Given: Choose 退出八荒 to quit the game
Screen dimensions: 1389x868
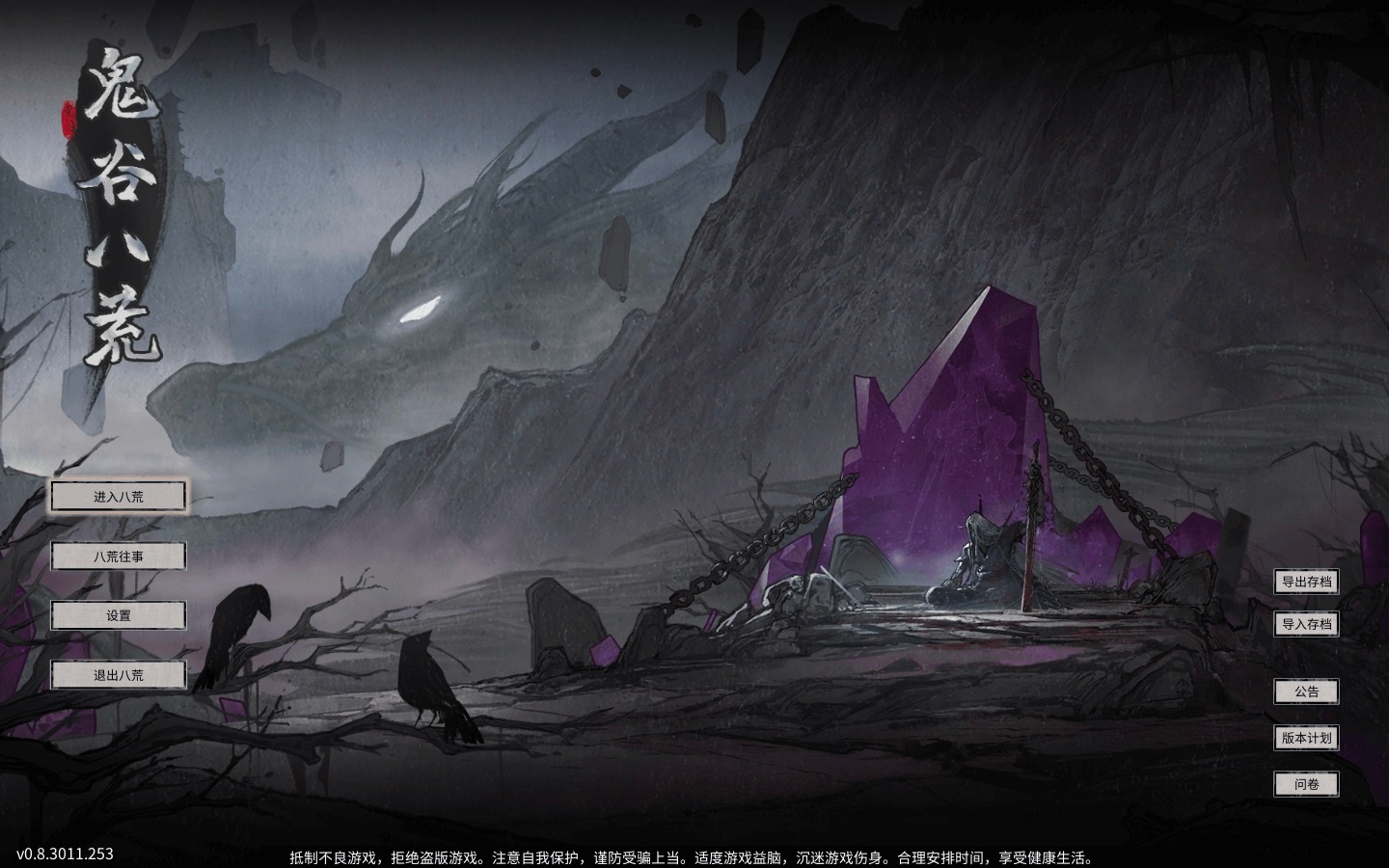Looking at the screenshot, I should tap(119, 675).
